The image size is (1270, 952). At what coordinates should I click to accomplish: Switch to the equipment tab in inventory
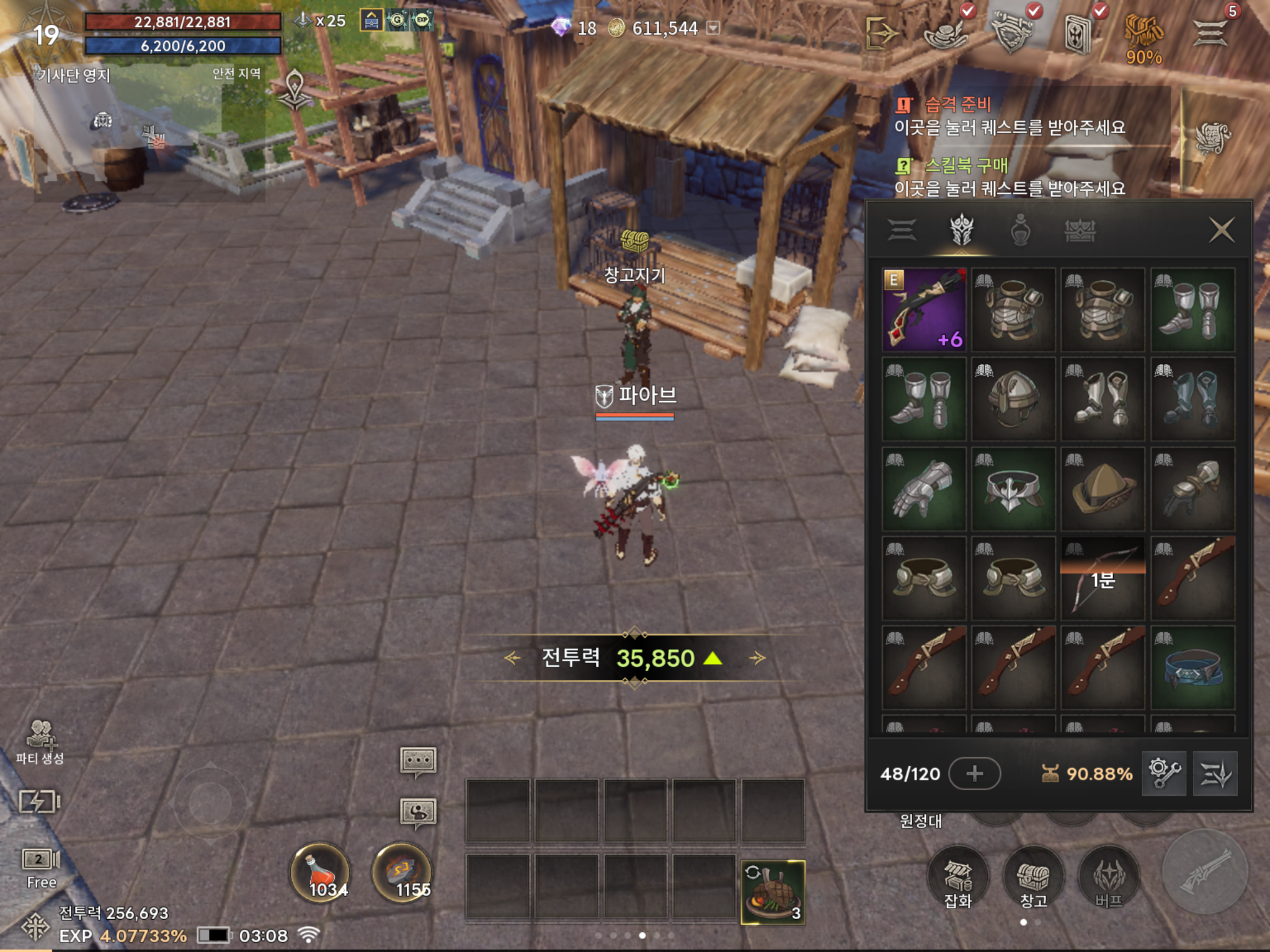961,231
